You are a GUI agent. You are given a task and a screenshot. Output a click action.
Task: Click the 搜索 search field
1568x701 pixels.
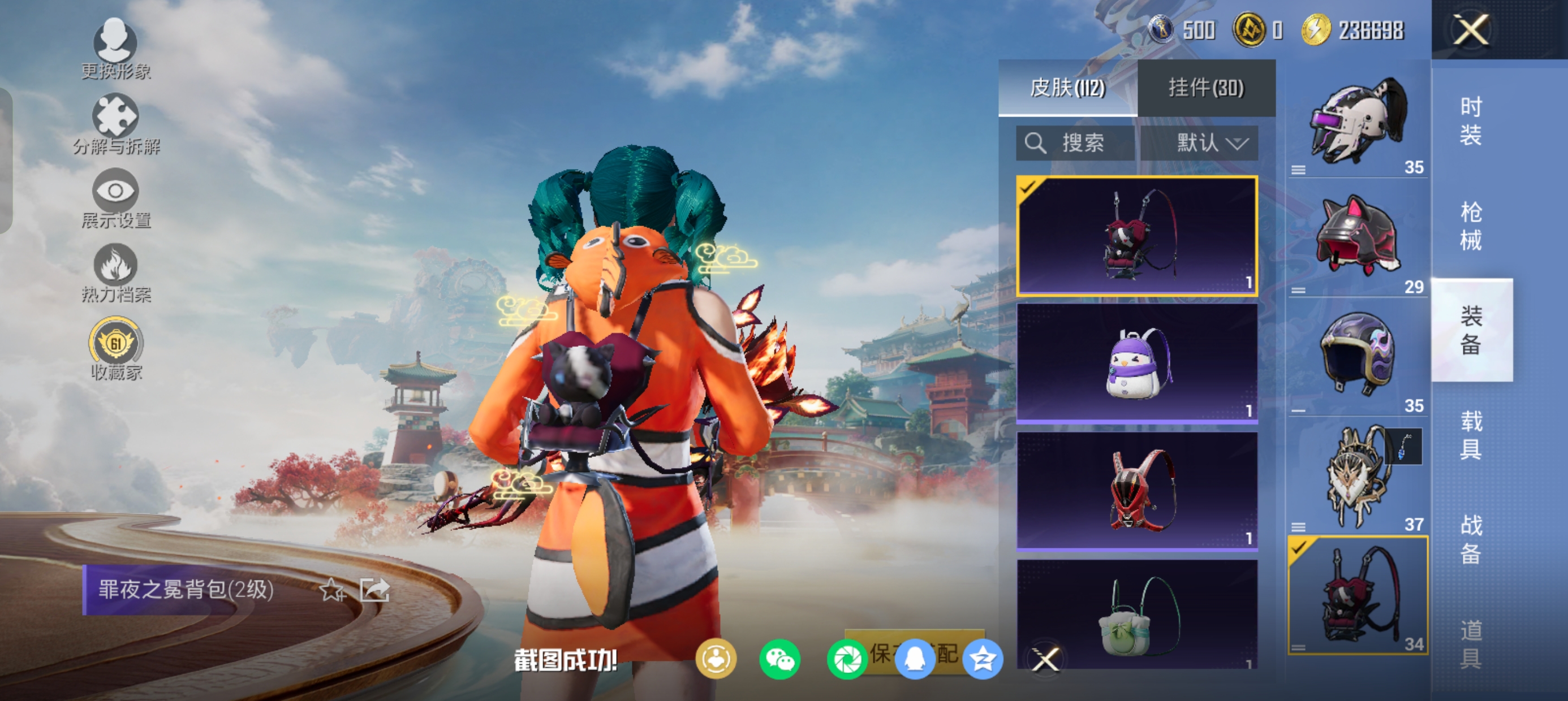[1075, 144]
